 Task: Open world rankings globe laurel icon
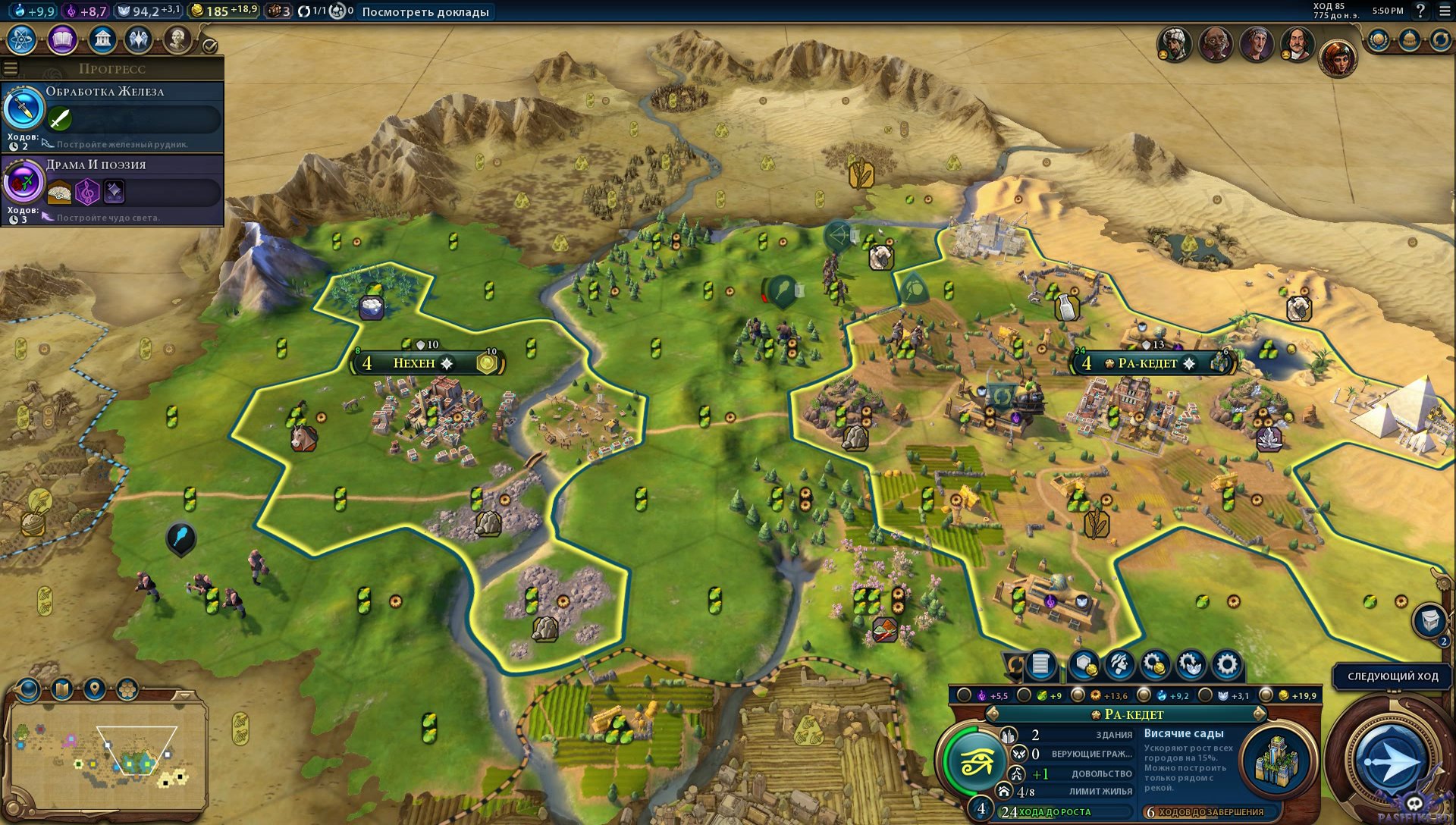[1379, 39]
